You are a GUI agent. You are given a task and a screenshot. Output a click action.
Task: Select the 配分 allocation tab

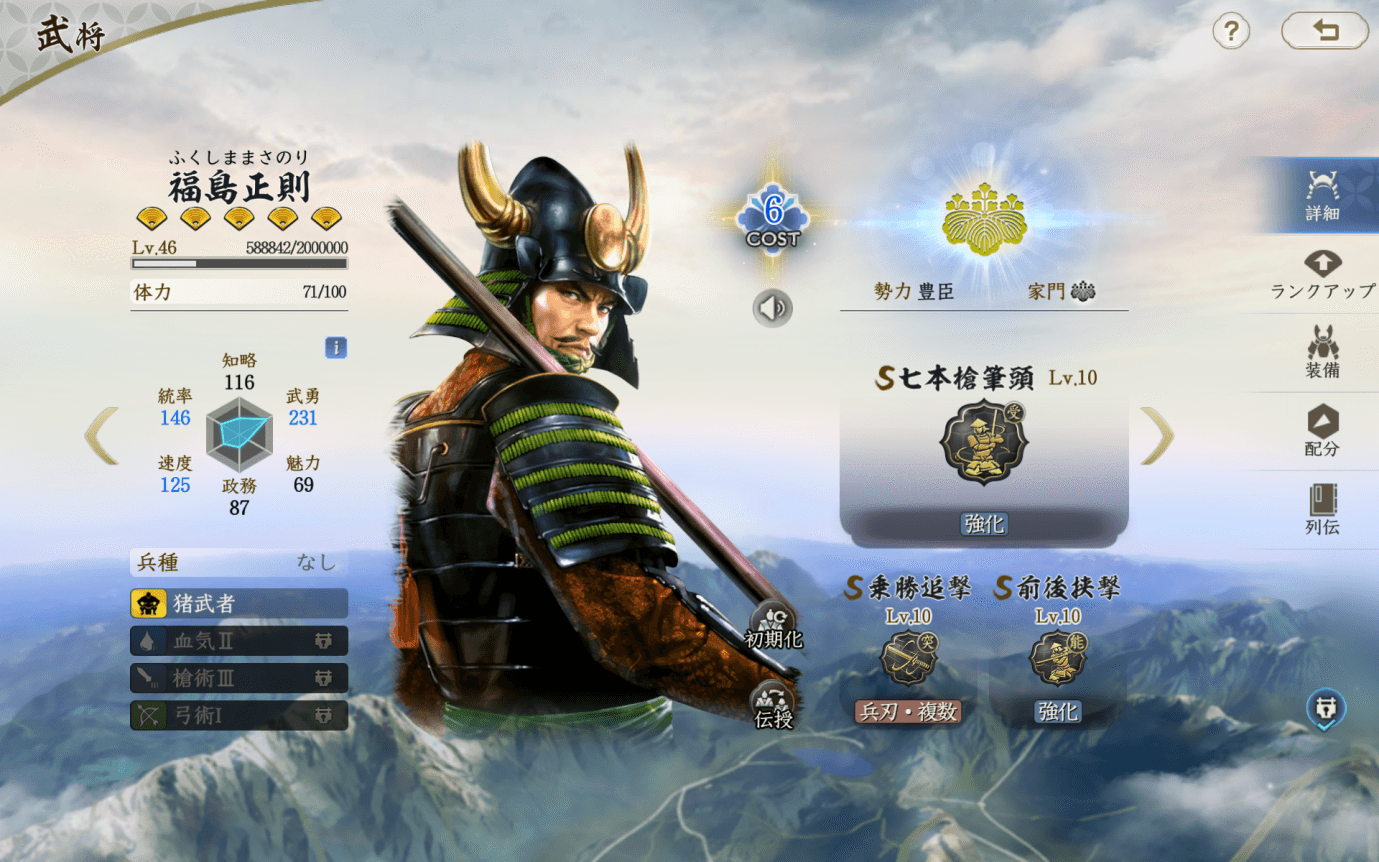point(1322,431)
